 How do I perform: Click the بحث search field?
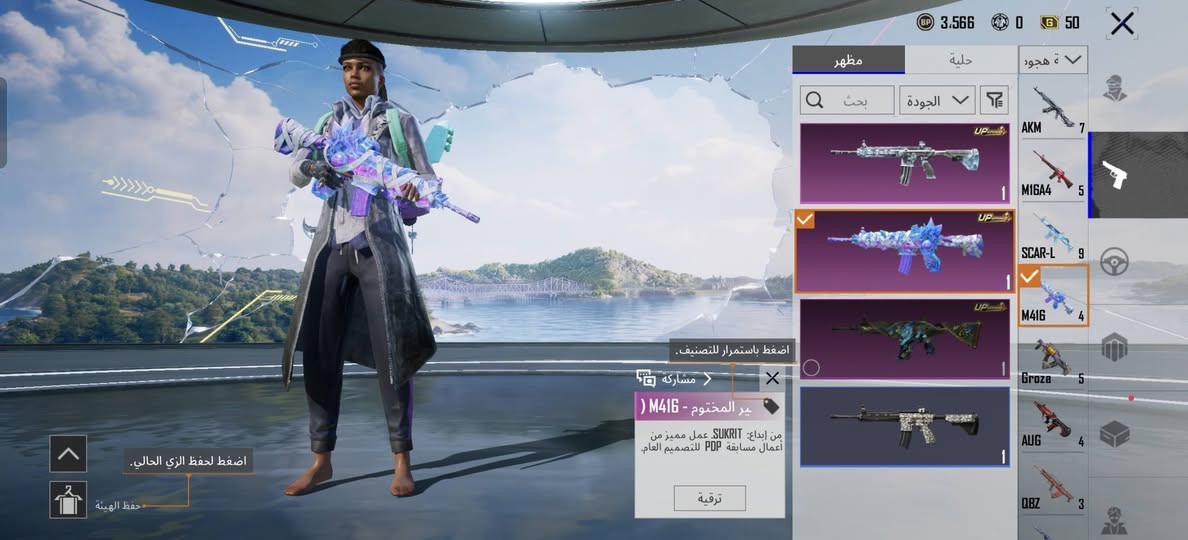[846, 99]
